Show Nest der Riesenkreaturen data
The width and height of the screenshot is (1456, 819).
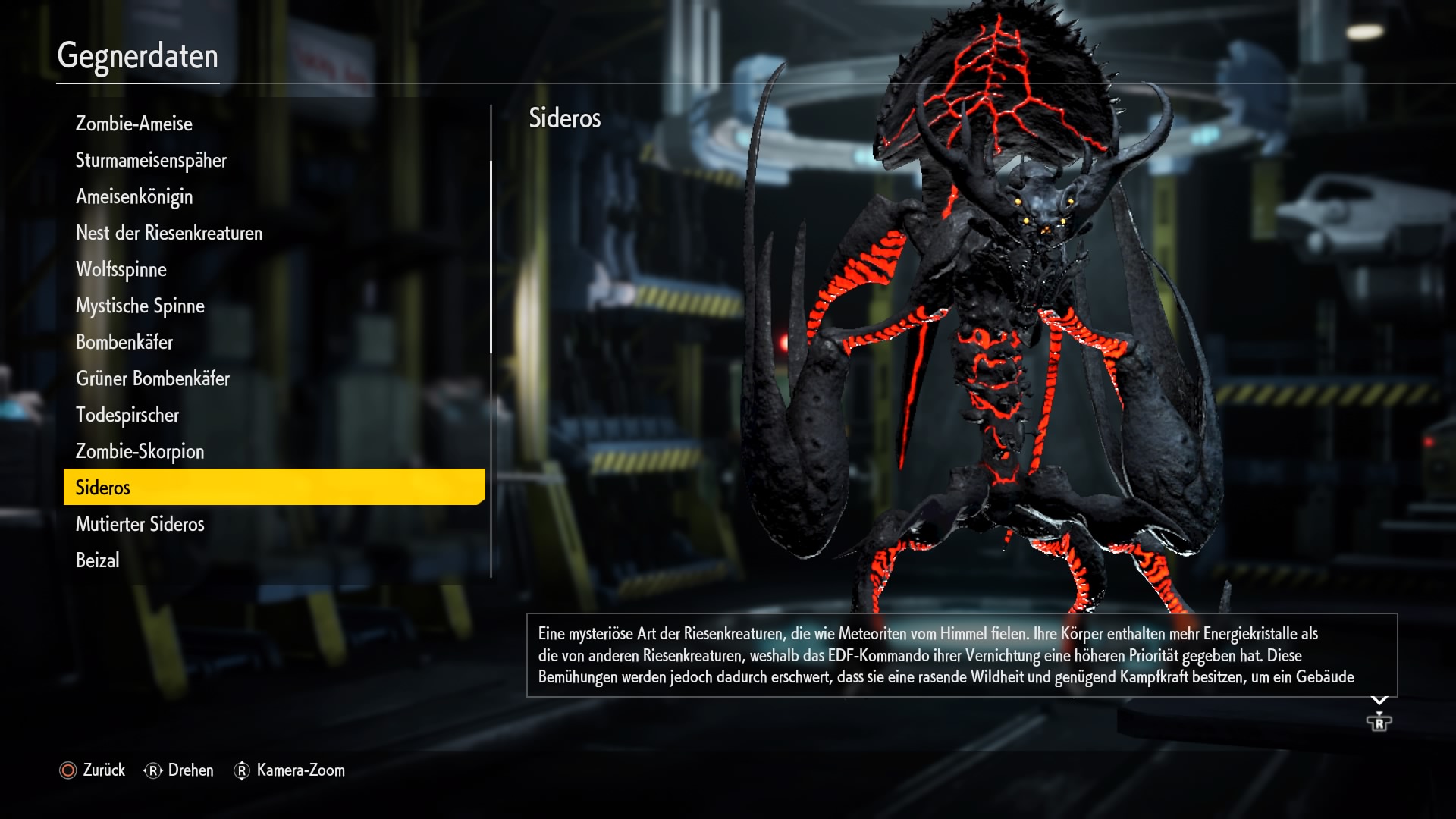tap(169, 233)
